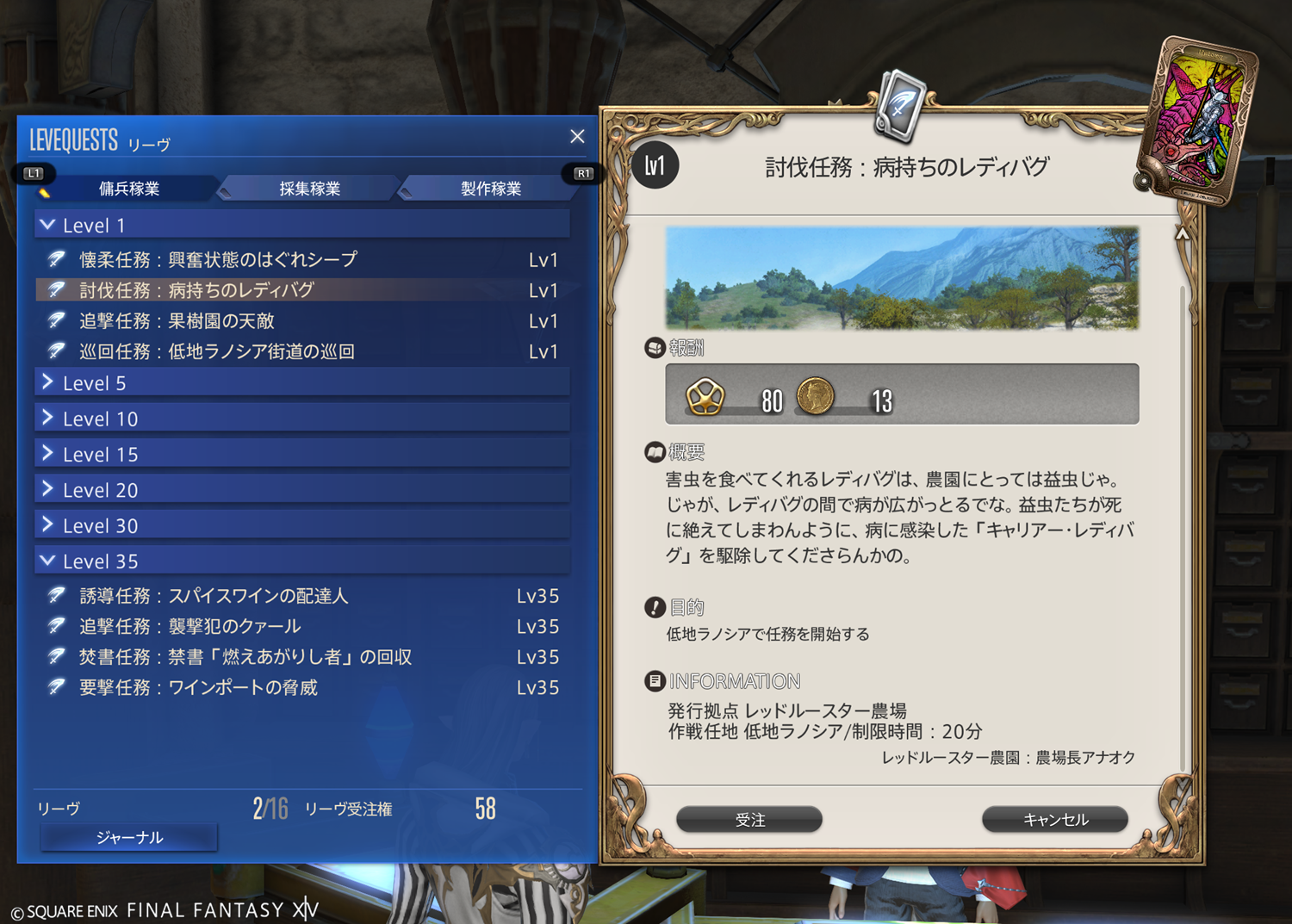Pick 誘導任務：スパイスワインの配達人 levequest

click(214, 596)
